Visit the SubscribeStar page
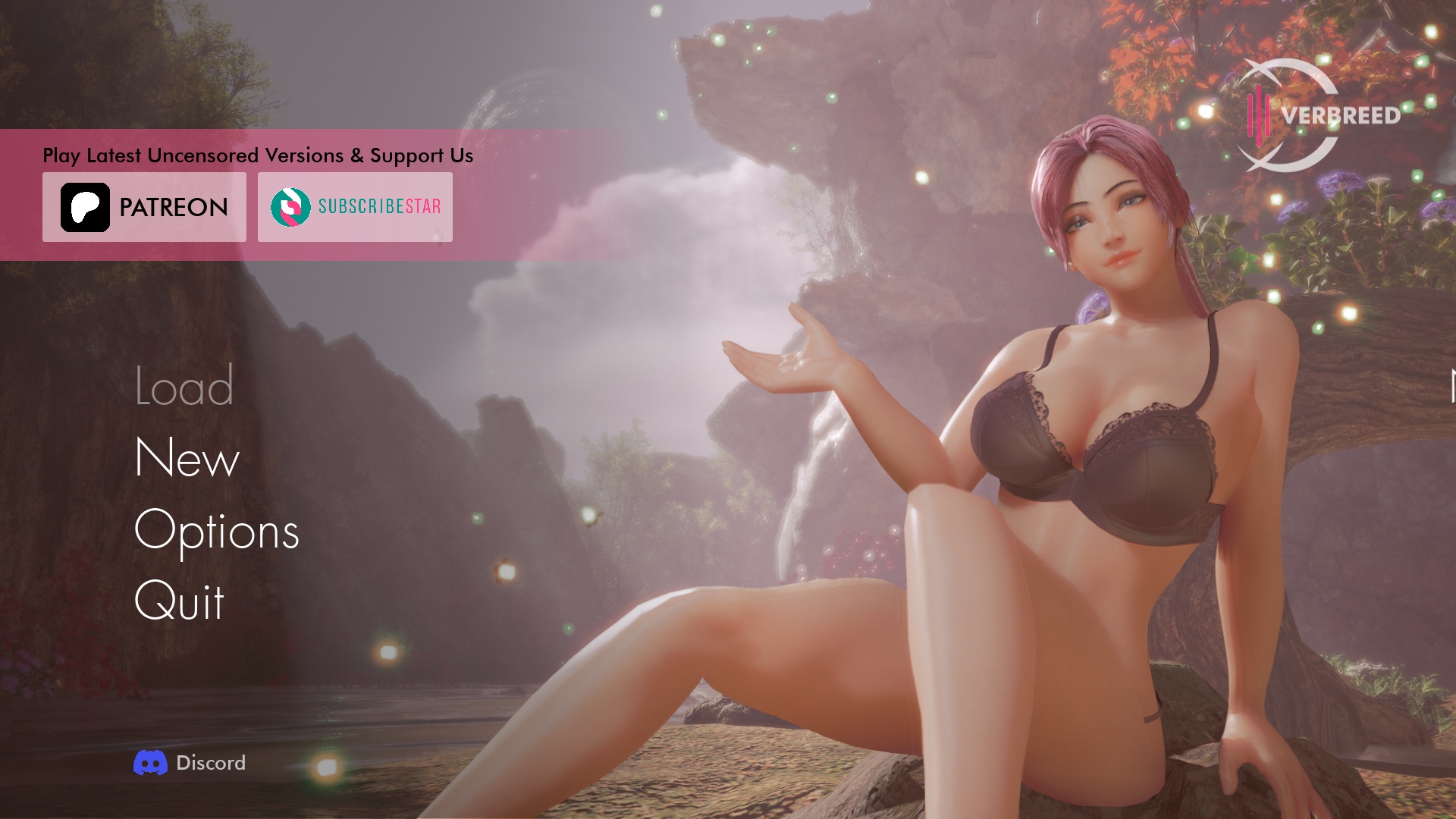The width and height of the screenshot is (1456, 819). (355, 207)
